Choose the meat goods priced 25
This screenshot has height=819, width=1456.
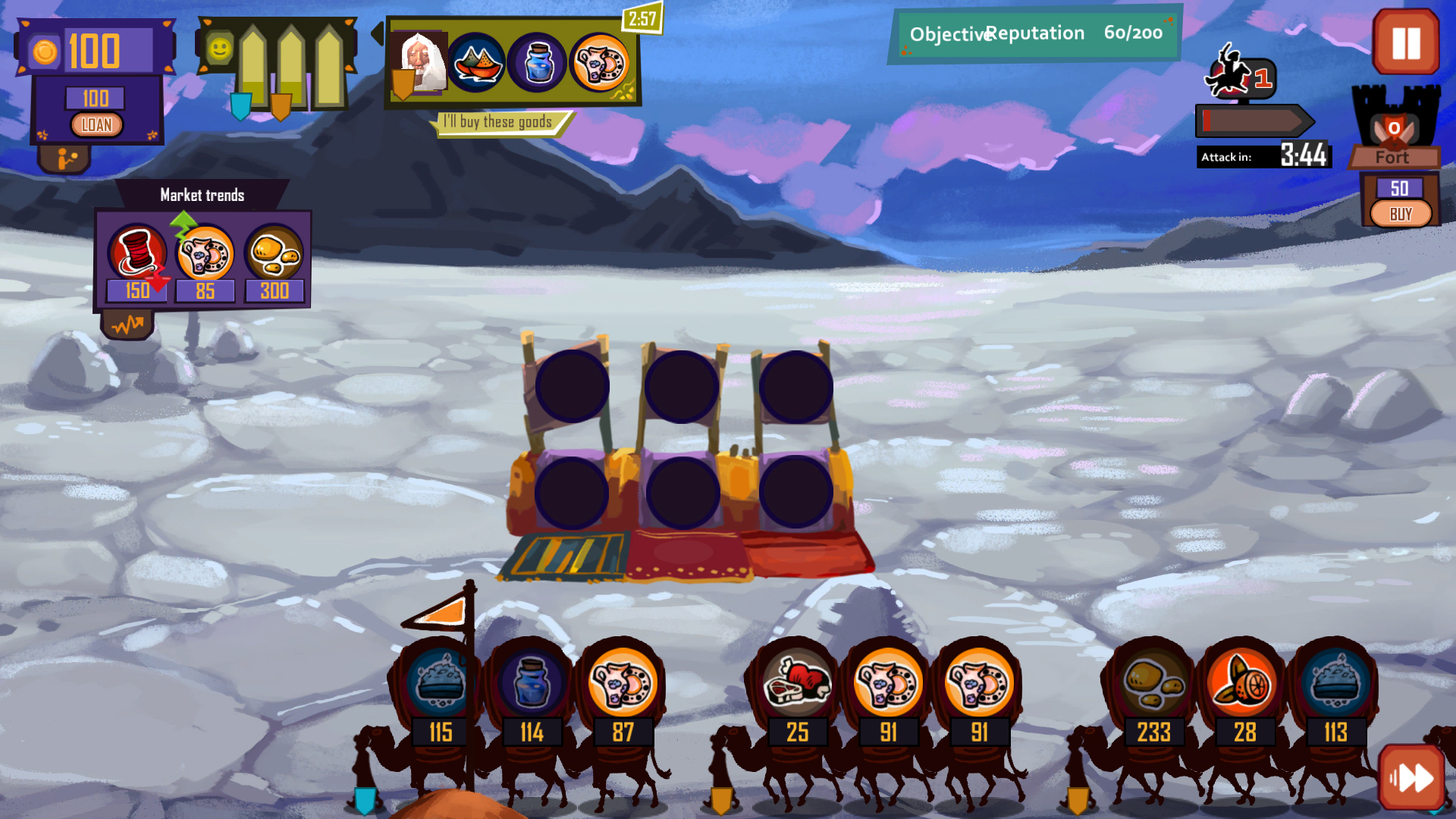[797, 682]
